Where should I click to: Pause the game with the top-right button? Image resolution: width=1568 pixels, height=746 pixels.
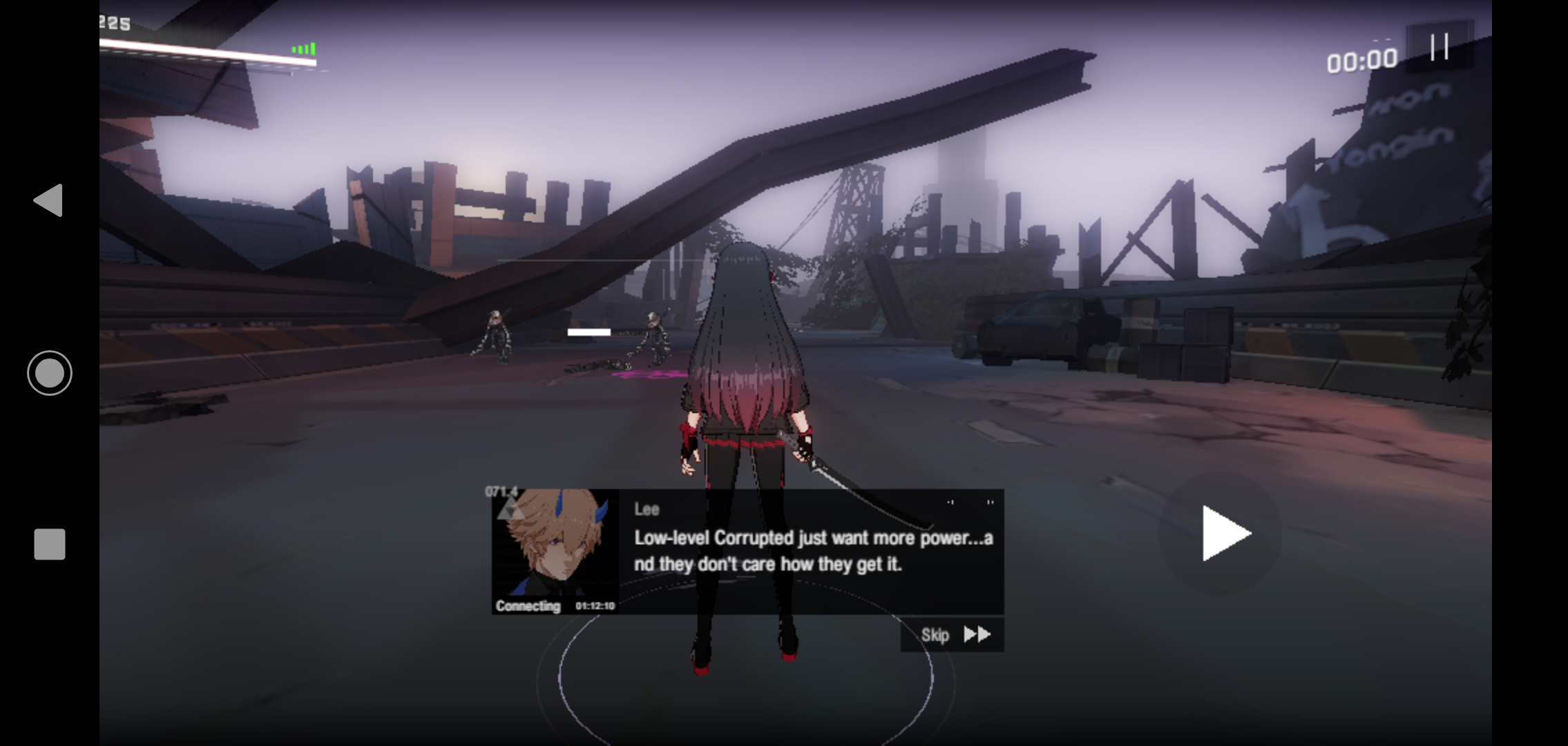click(1440, 47)
